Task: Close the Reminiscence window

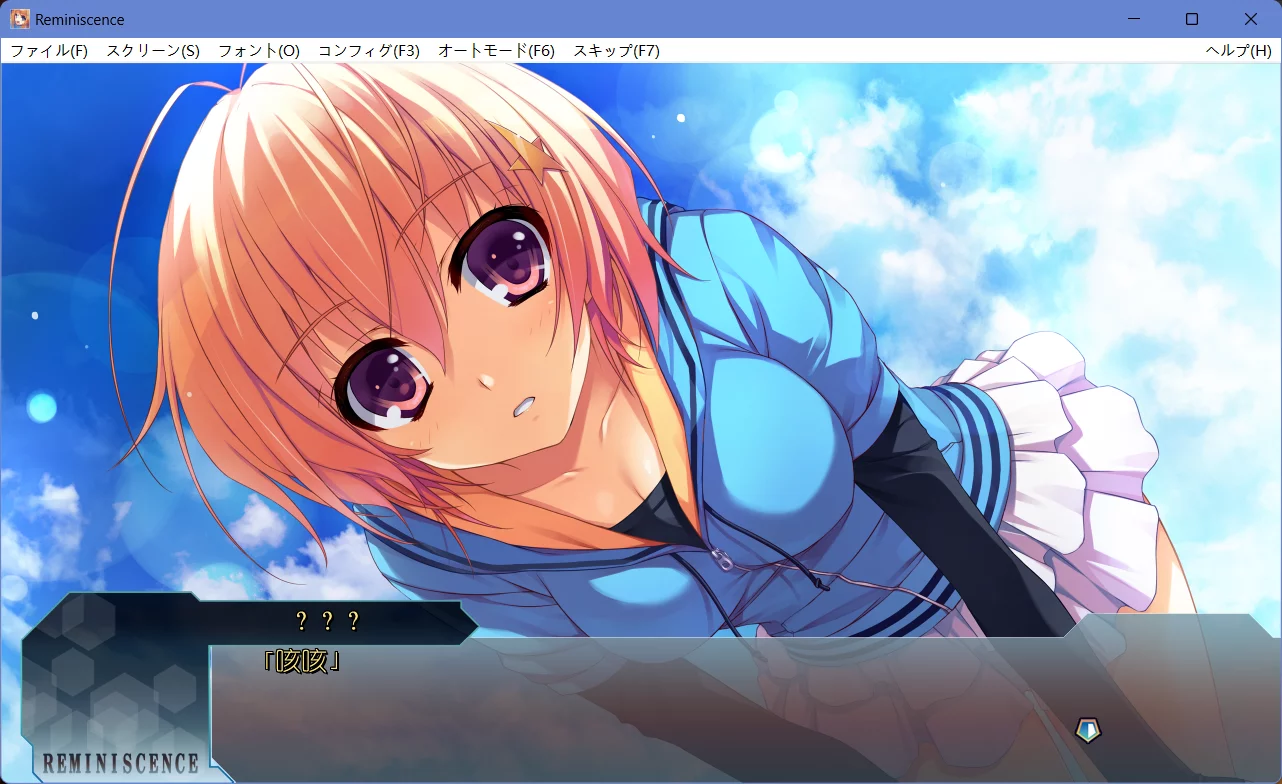Action: click(1251, 19)
